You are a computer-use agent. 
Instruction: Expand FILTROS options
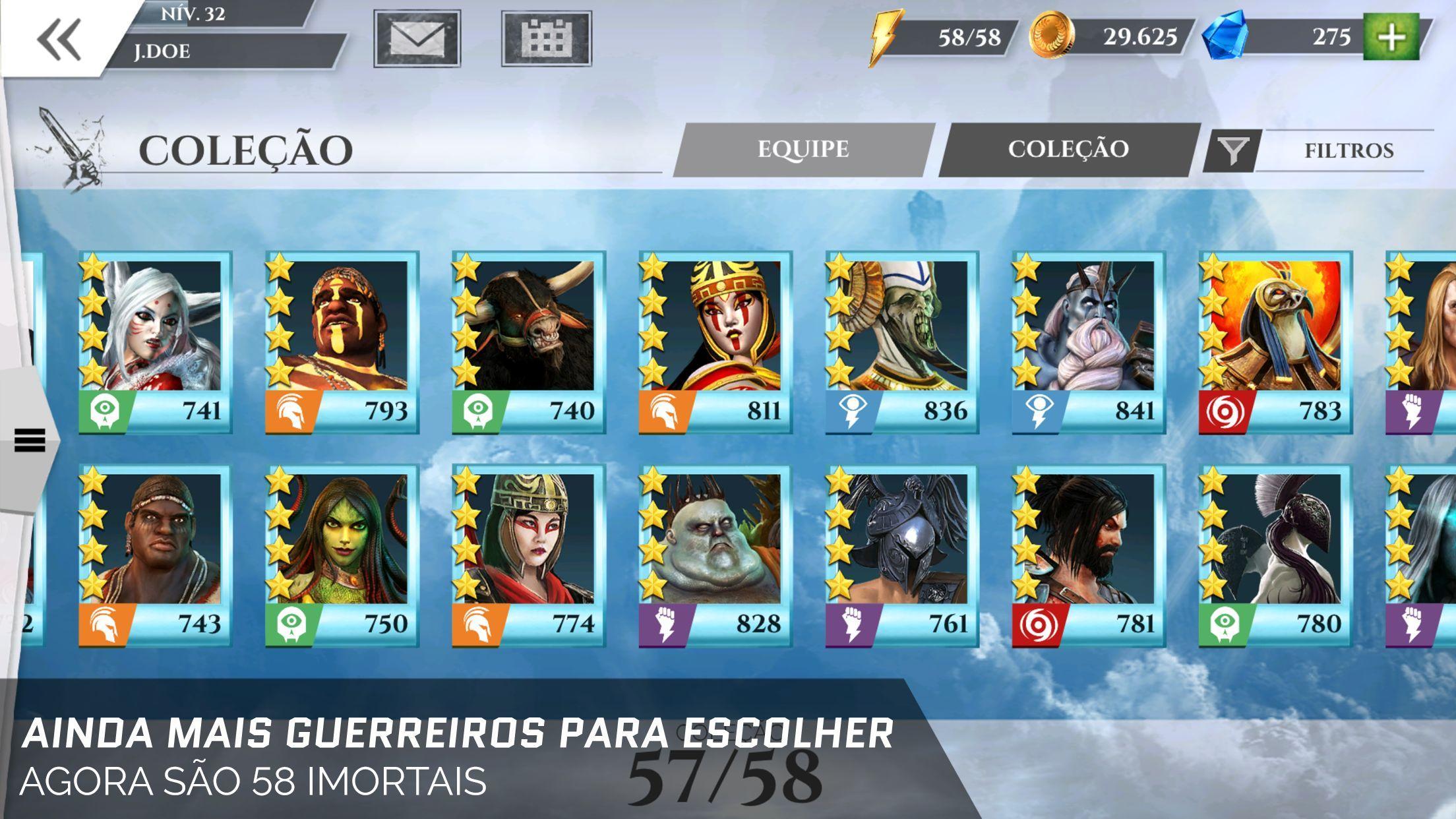(1347, 150)
